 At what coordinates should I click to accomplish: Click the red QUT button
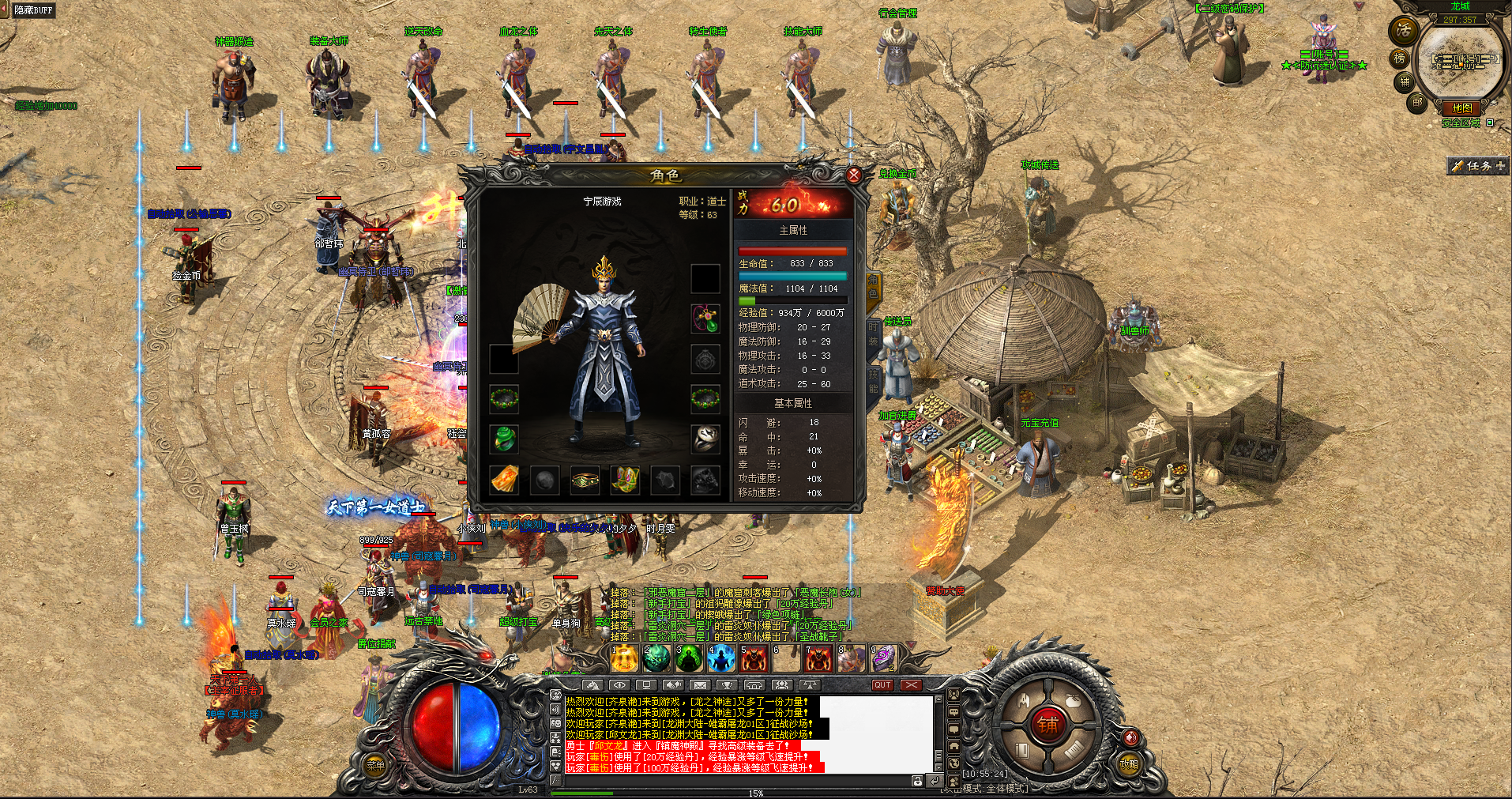(x=882, y=685)
